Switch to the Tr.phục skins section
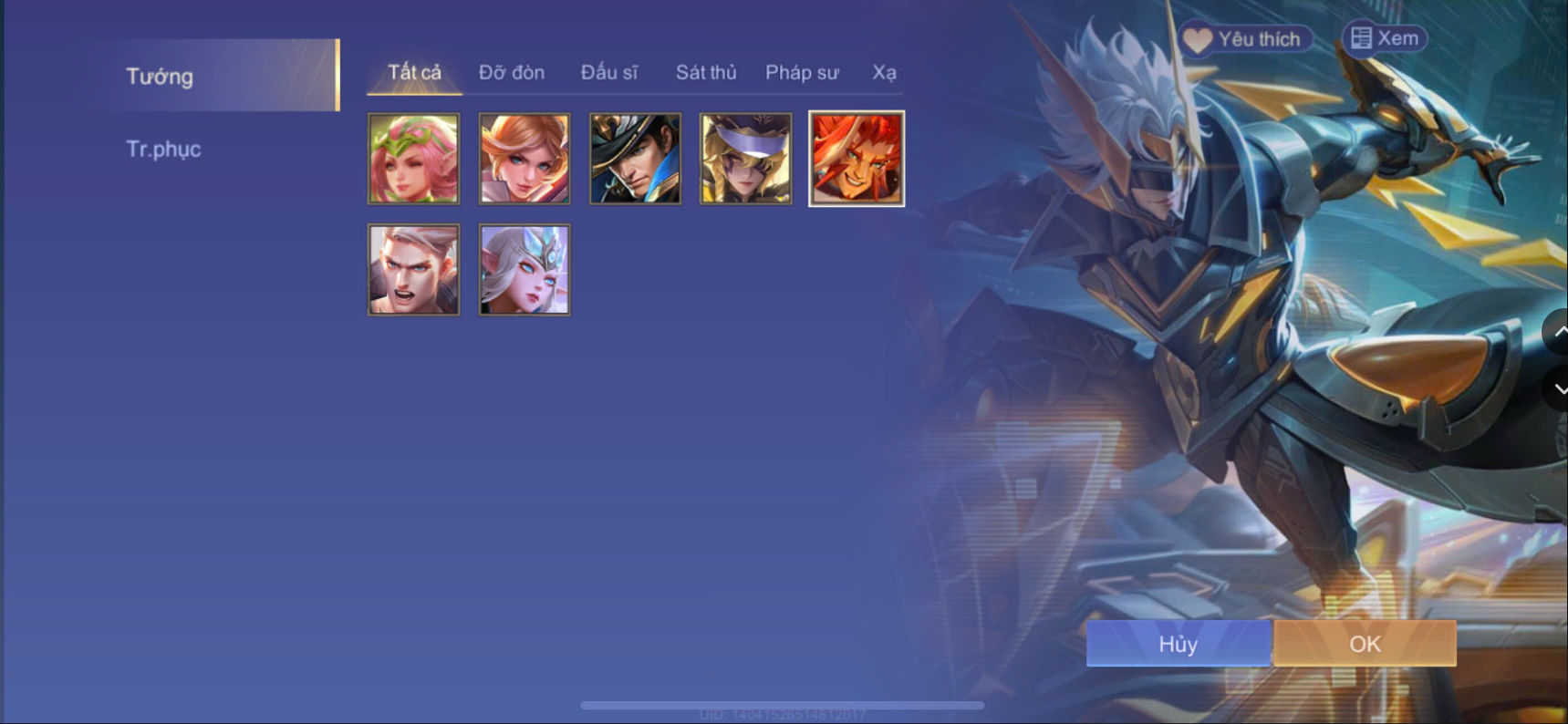 point(163,149)
